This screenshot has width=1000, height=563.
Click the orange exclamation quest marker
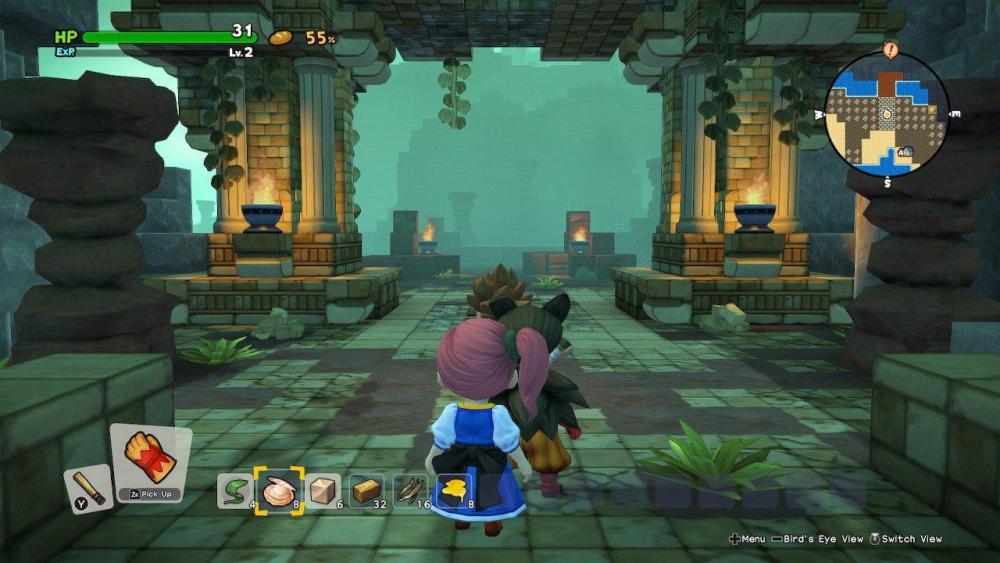891,49
